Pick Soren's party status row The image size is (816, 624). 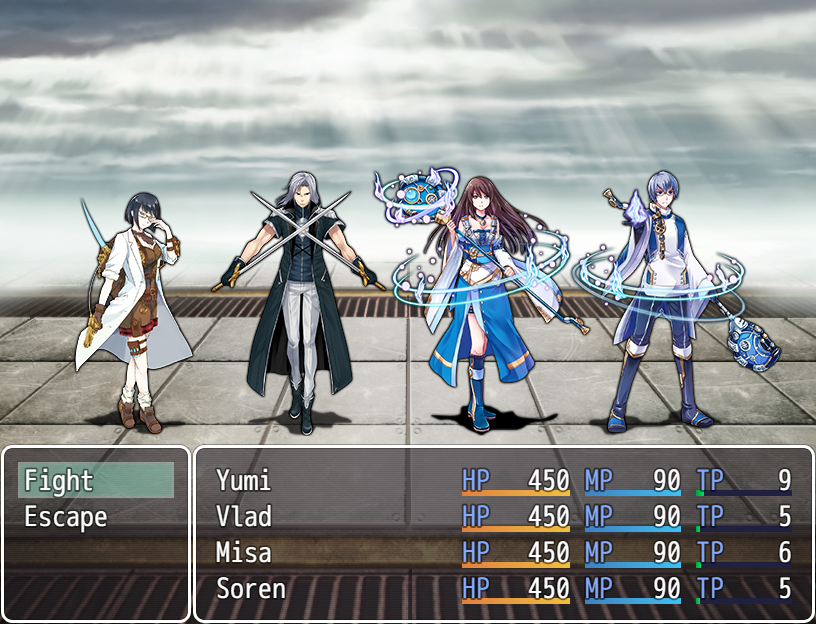point(503,589)
